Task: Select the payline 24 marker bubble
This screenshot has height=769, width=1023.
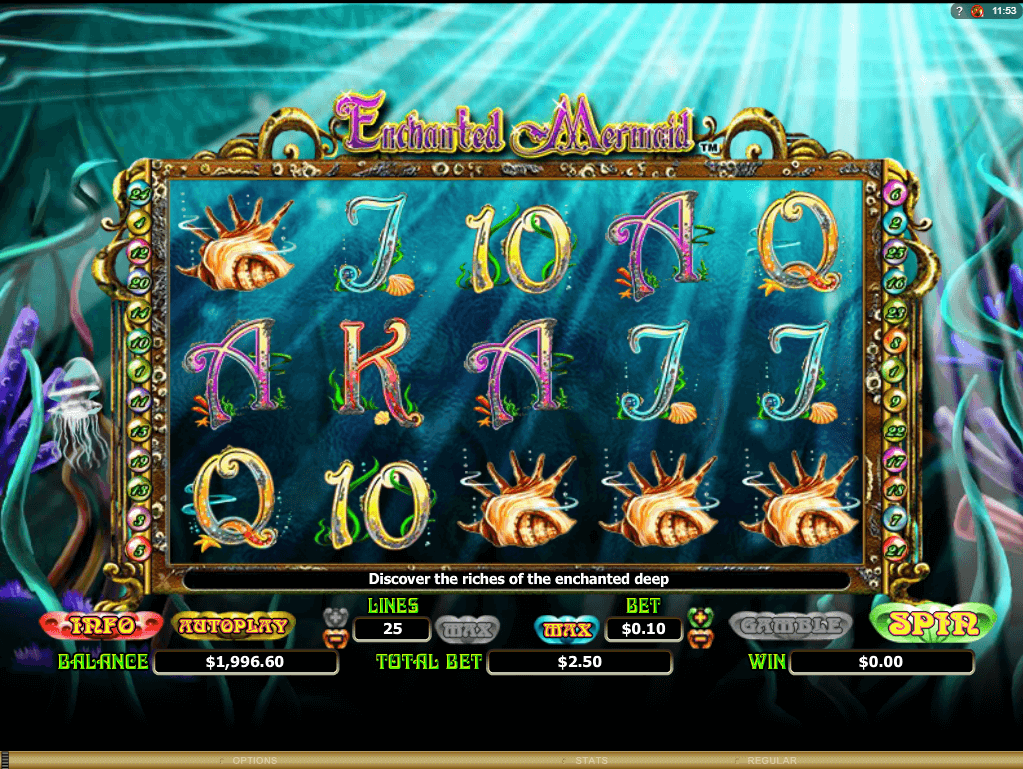Action: pyautogui.click(x=140, y=193)
